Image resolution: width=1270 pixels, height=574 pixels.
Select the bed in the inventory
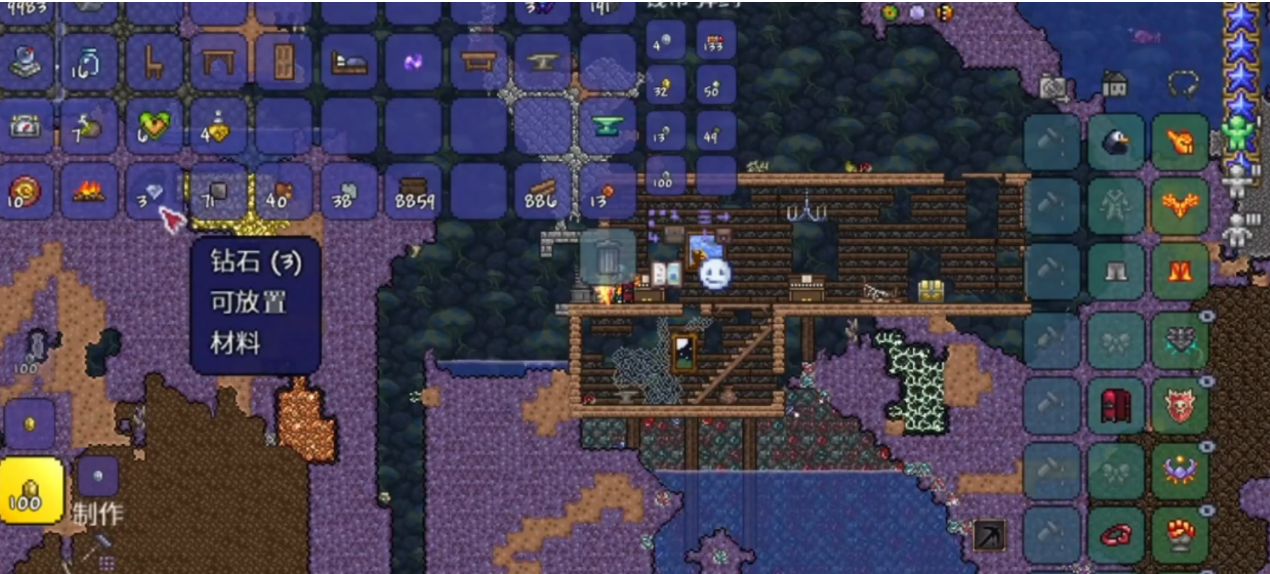click(x=348, y=63)
